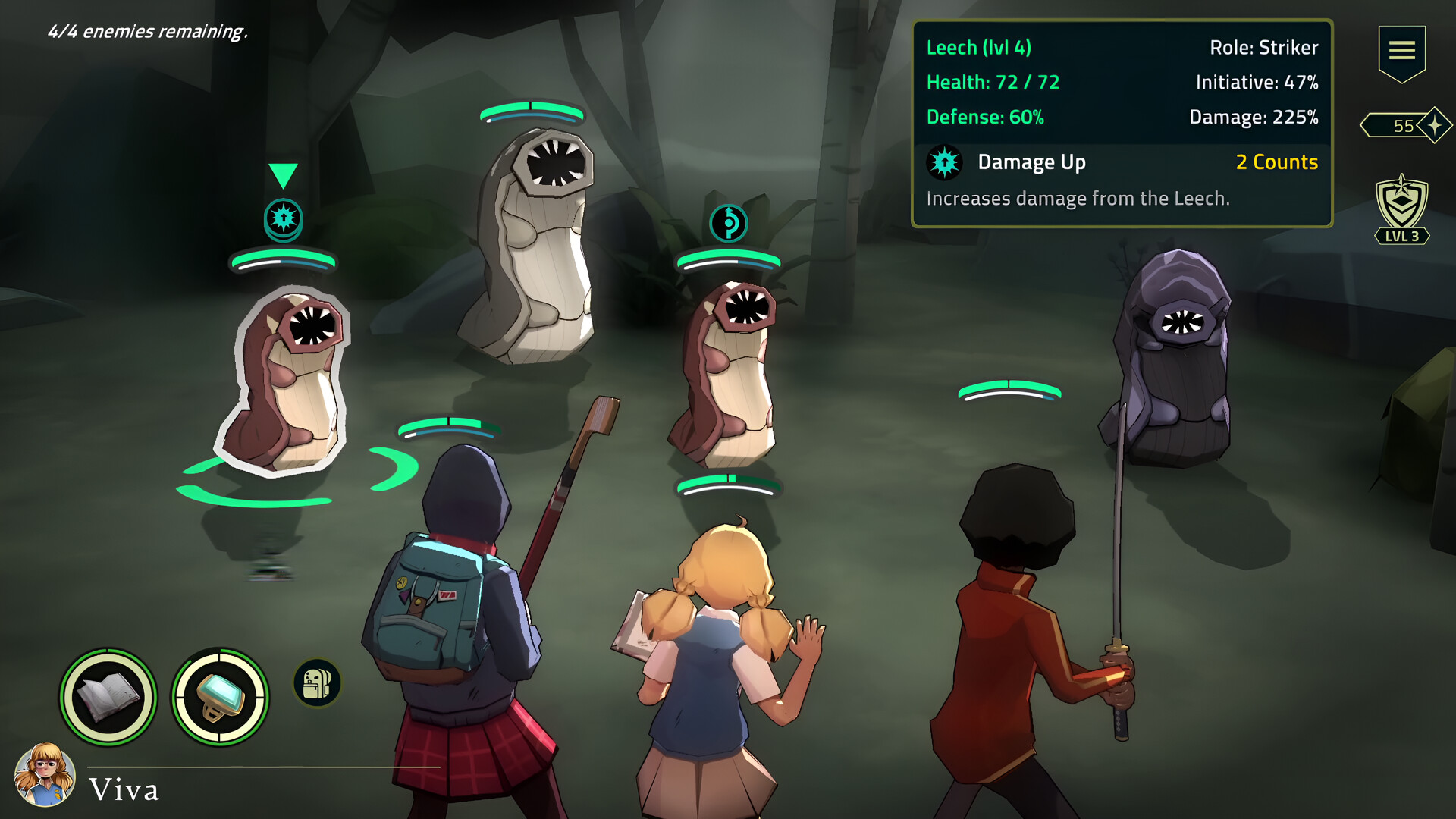
Task: Click the Viva name label
Action: 124,791
